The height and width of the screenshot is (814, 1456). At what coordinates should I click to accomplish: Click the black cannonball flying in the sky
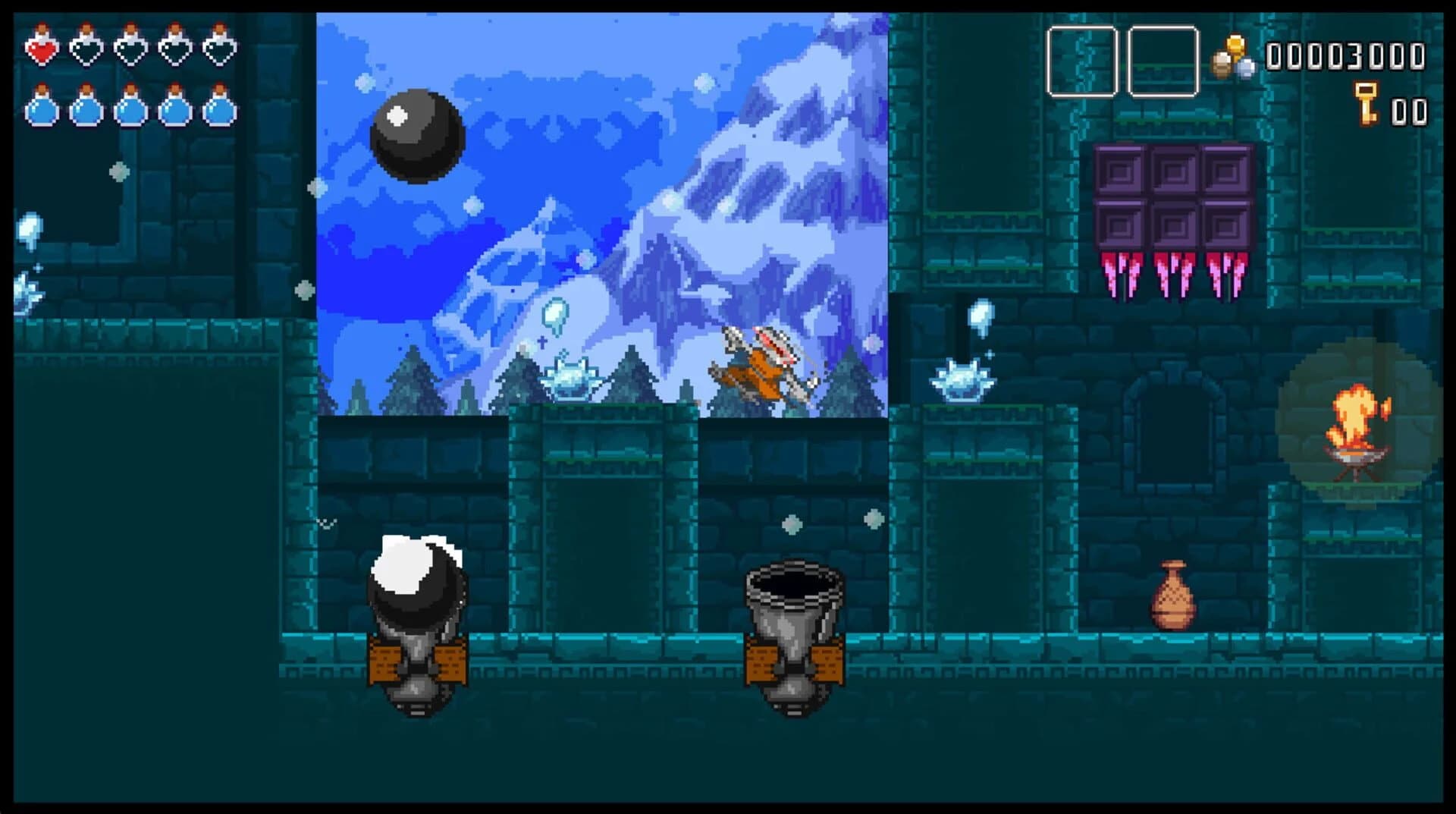click(x=414, y=138)
